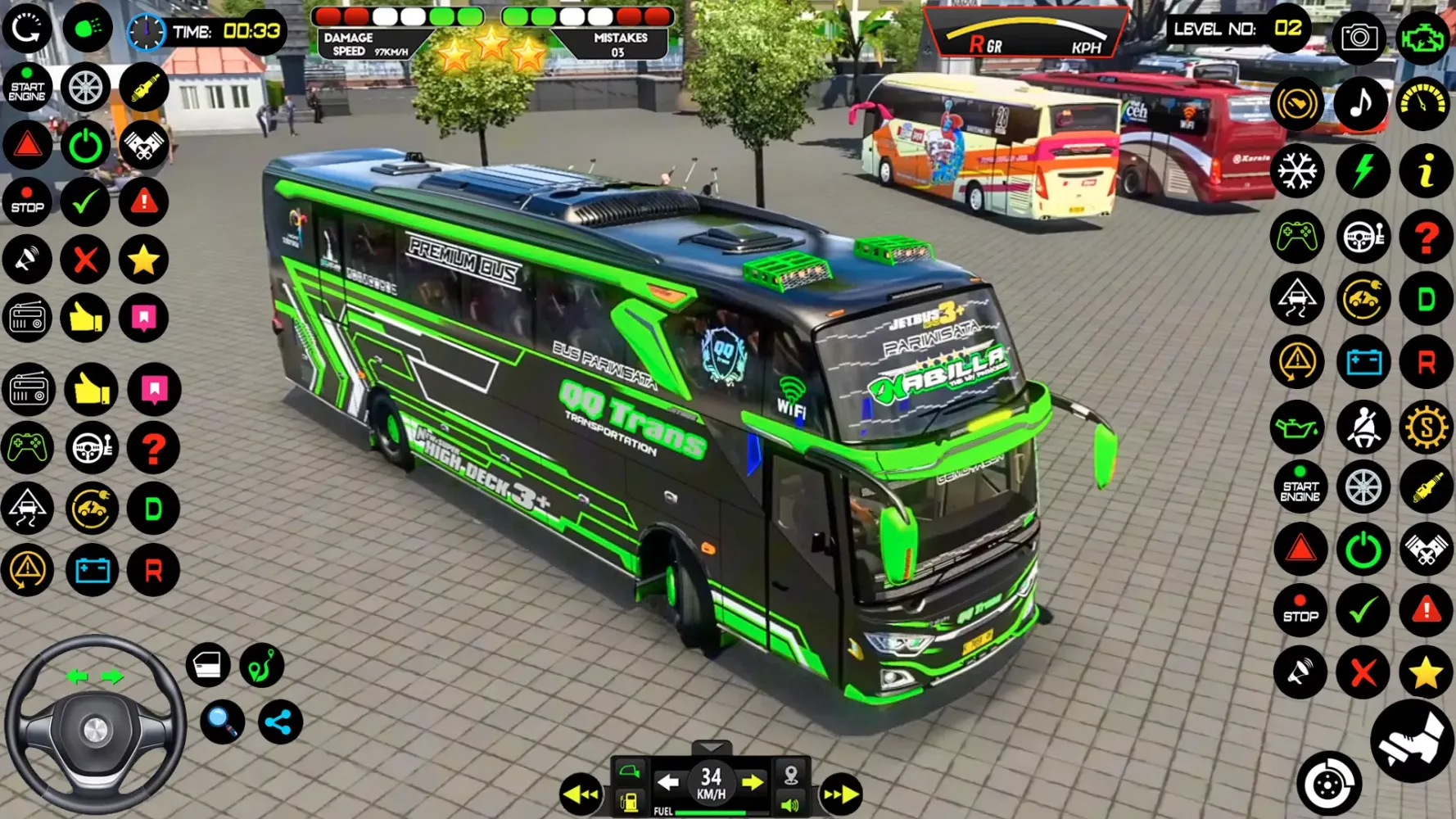Click the yellow fast-forward double-arrow button

point(840,794)
